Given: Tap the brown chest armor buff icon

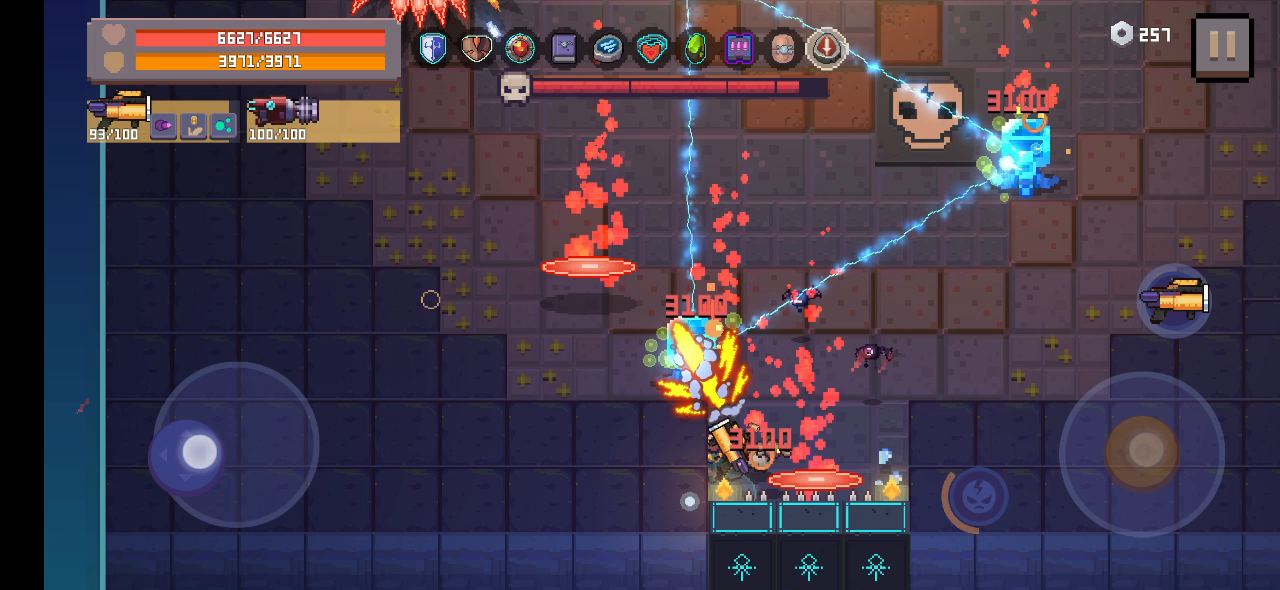Looking at the screenshot, I should (476, 48).
